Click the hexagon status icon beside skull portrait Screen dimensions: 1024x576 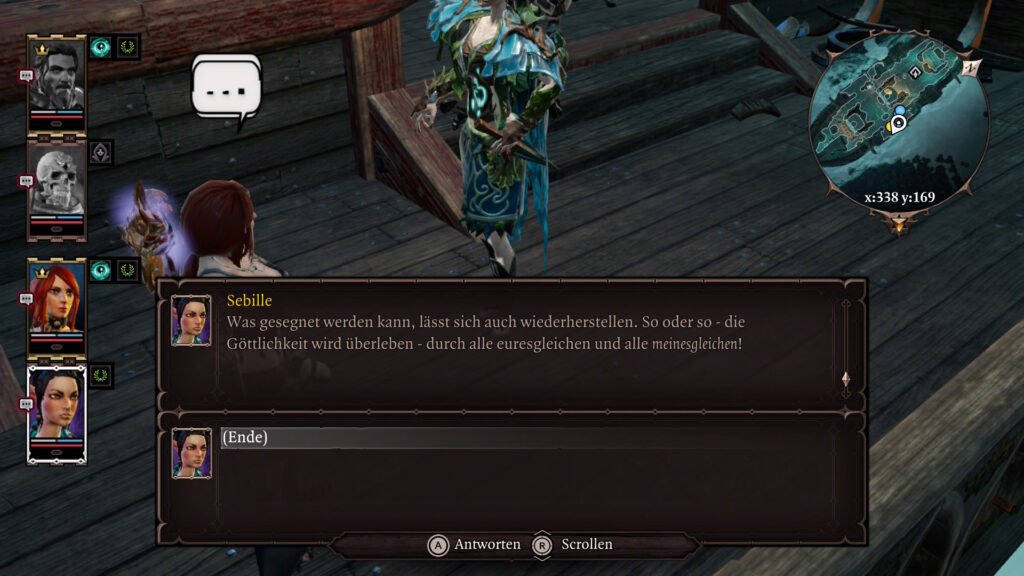click(101, 152)
